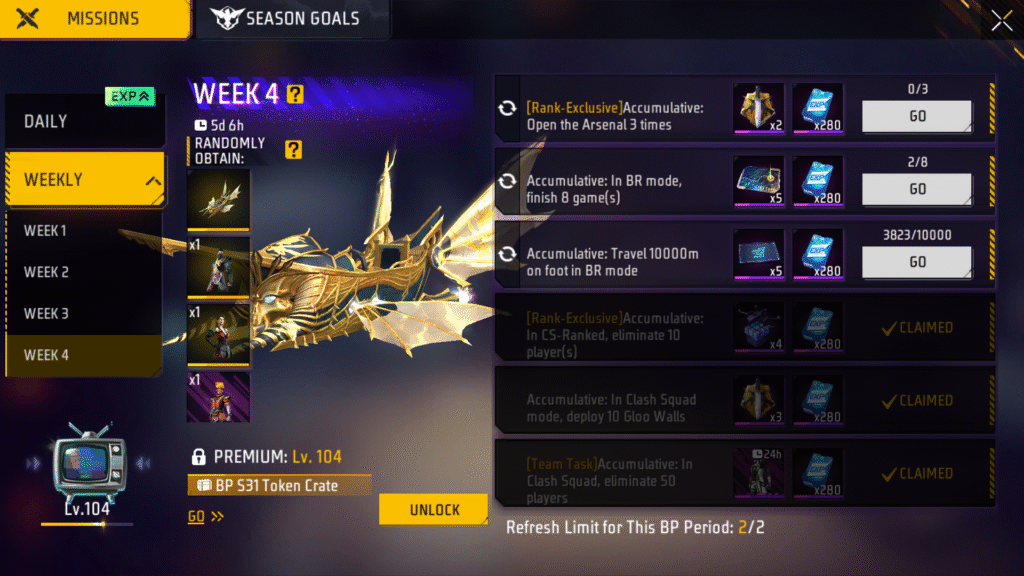Go to the Travel 10000m mission

[x=917, y=262]
